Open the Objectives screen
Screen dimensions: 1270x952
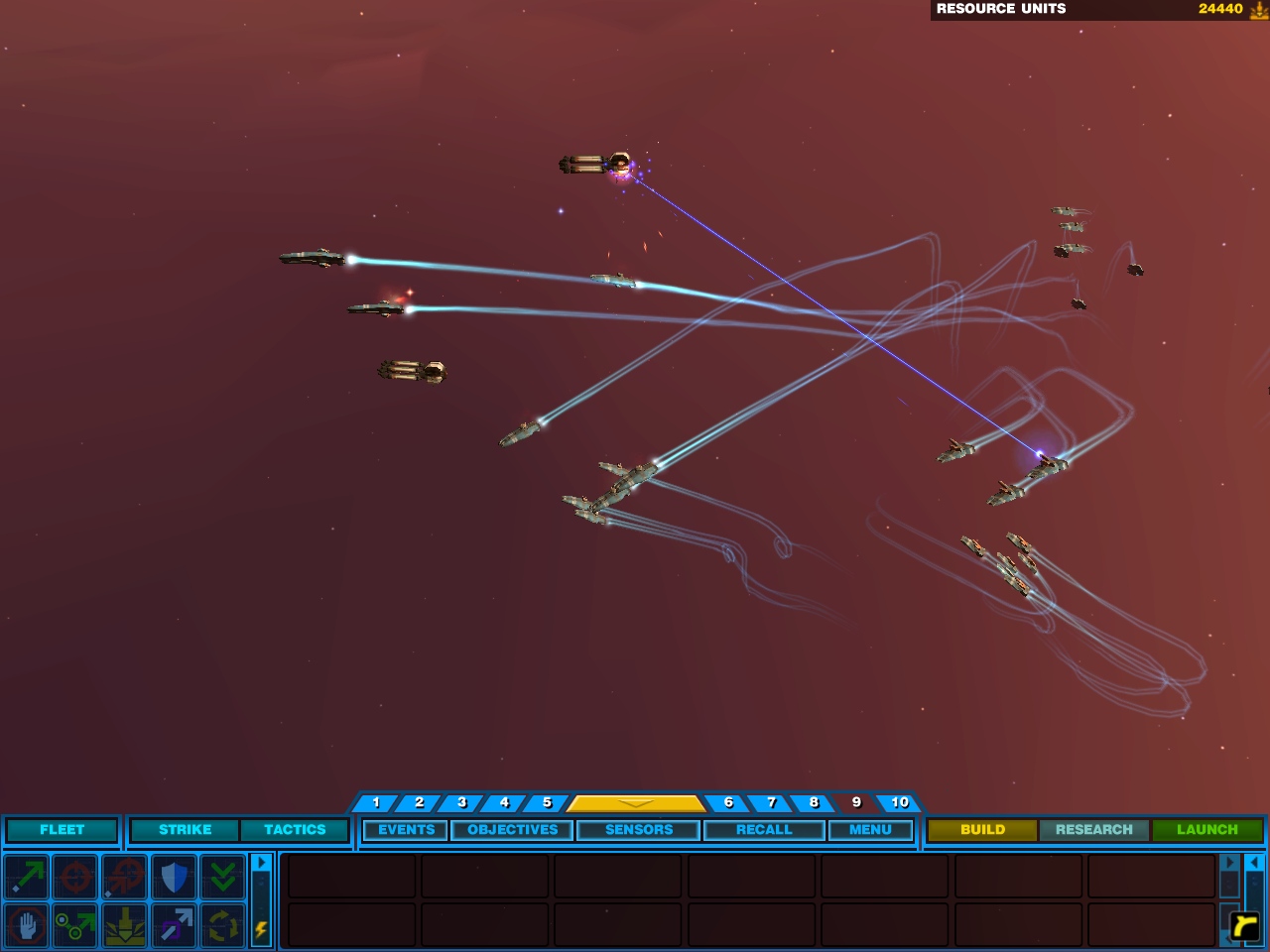pyautogui.click(x=513, y=830)
